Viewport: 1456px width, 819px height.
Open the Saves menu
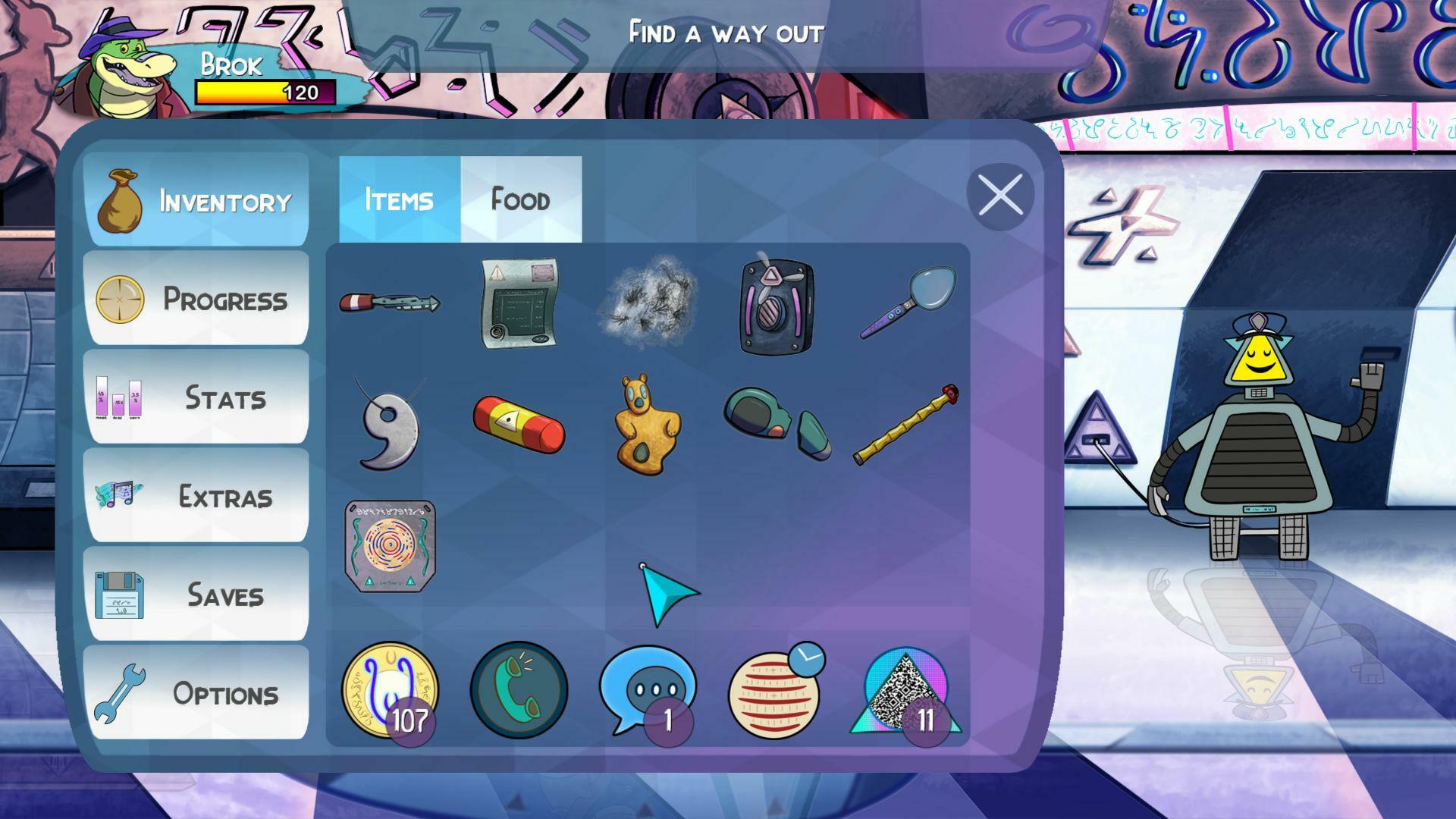tap(197, 596)
